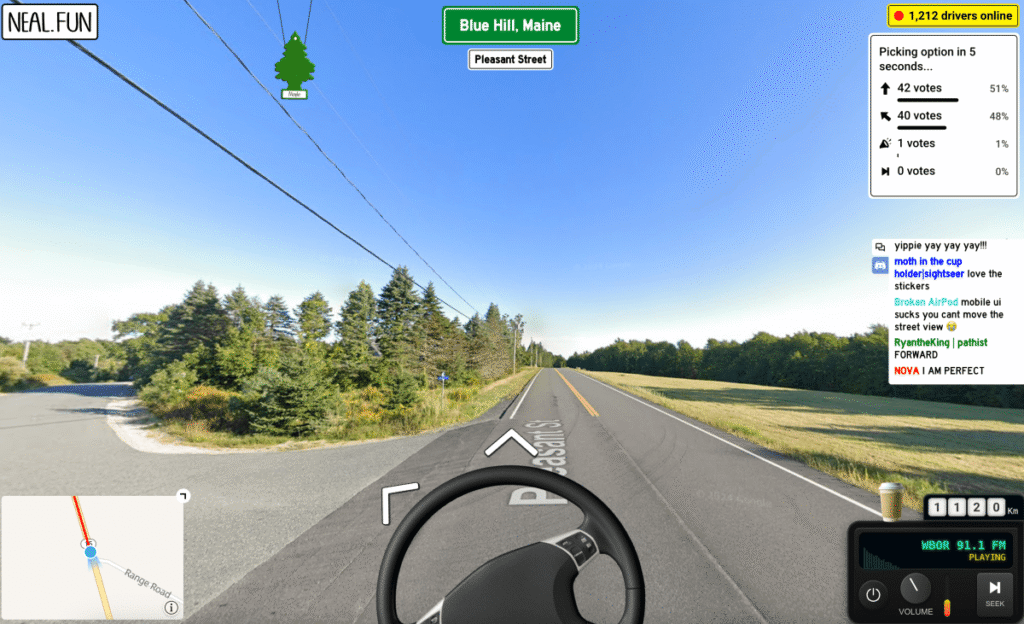Expand the minimap using its corner arrow
Image resolution: width=1024 pixels, height=624 pixels.
point(182,495)
